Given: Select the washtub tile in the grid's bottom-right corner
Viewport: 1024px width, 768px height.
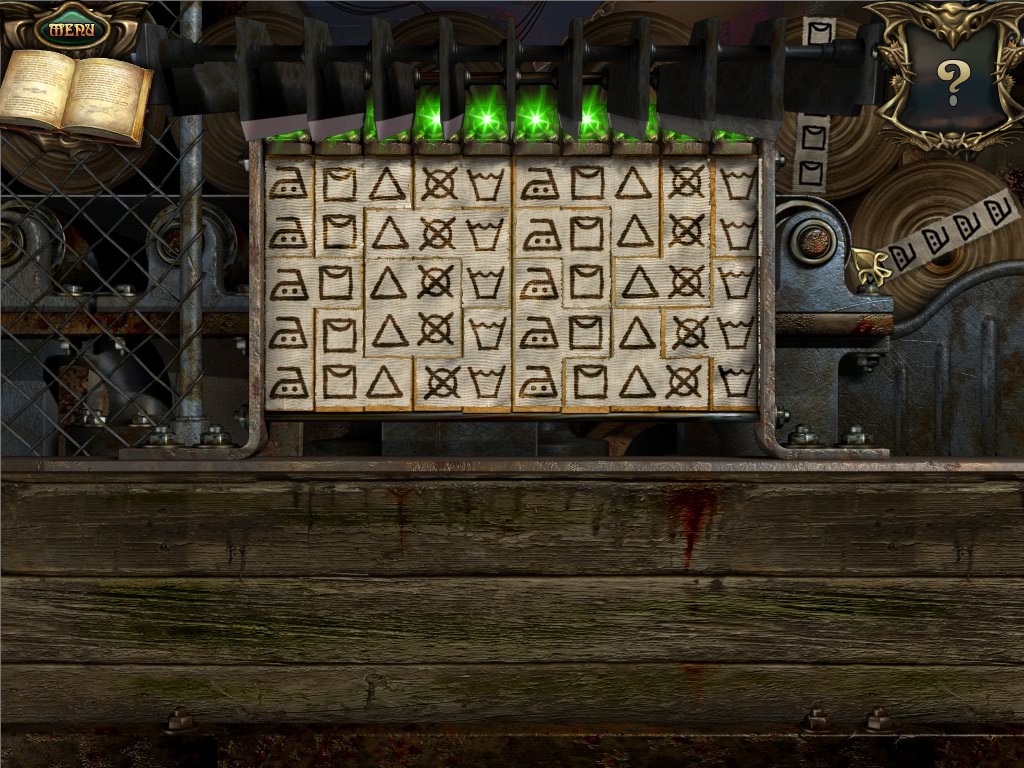Looking at the screenshot, I should click(736, 381).
